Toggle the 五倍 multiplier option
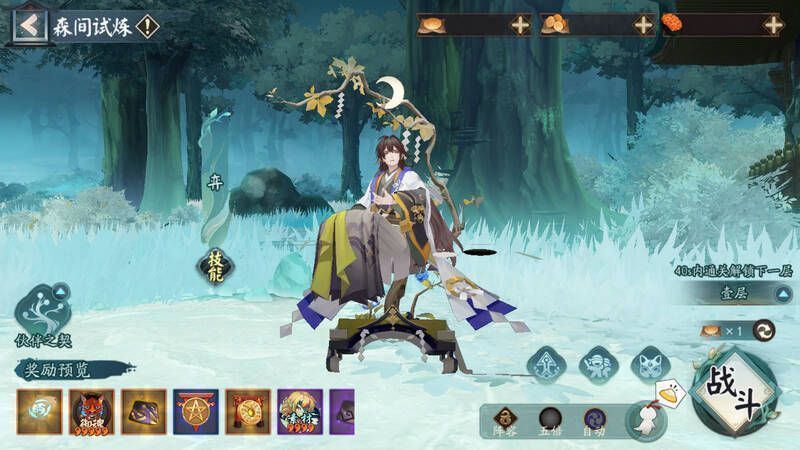Screen dimensions: 800x450 click(x=548, y=420)
